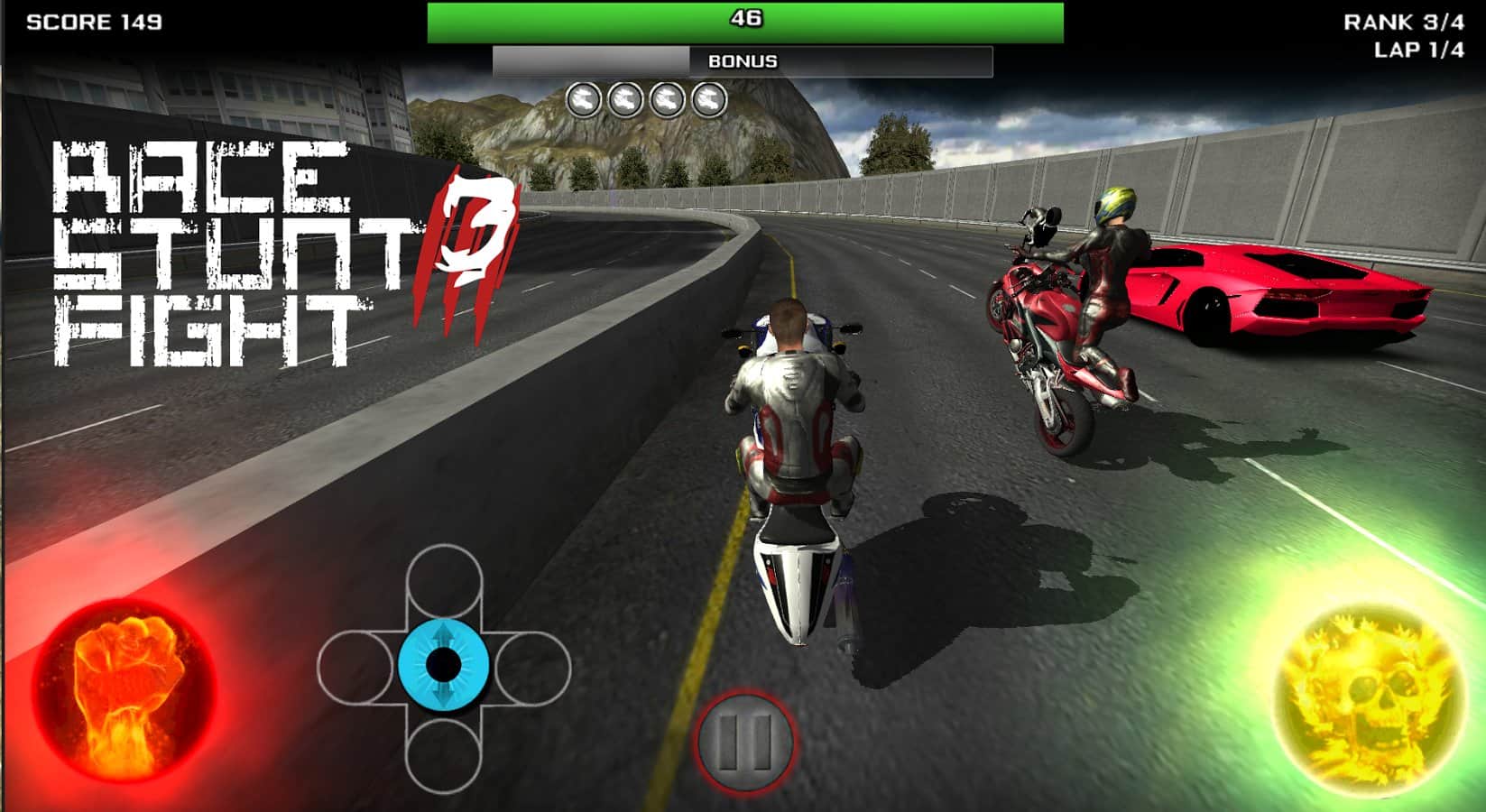Tap the first motorcycle stunt icon
Viewport: 1486px width, 812px height.
point(585,97)
